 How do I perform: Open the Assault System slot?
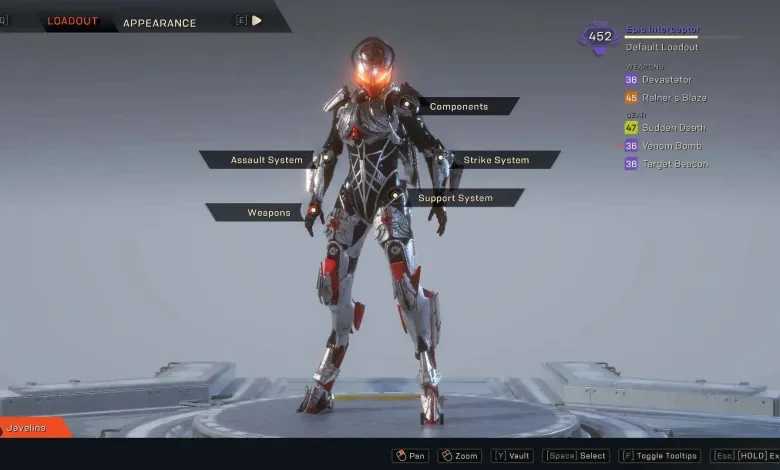tap(265, 160)
